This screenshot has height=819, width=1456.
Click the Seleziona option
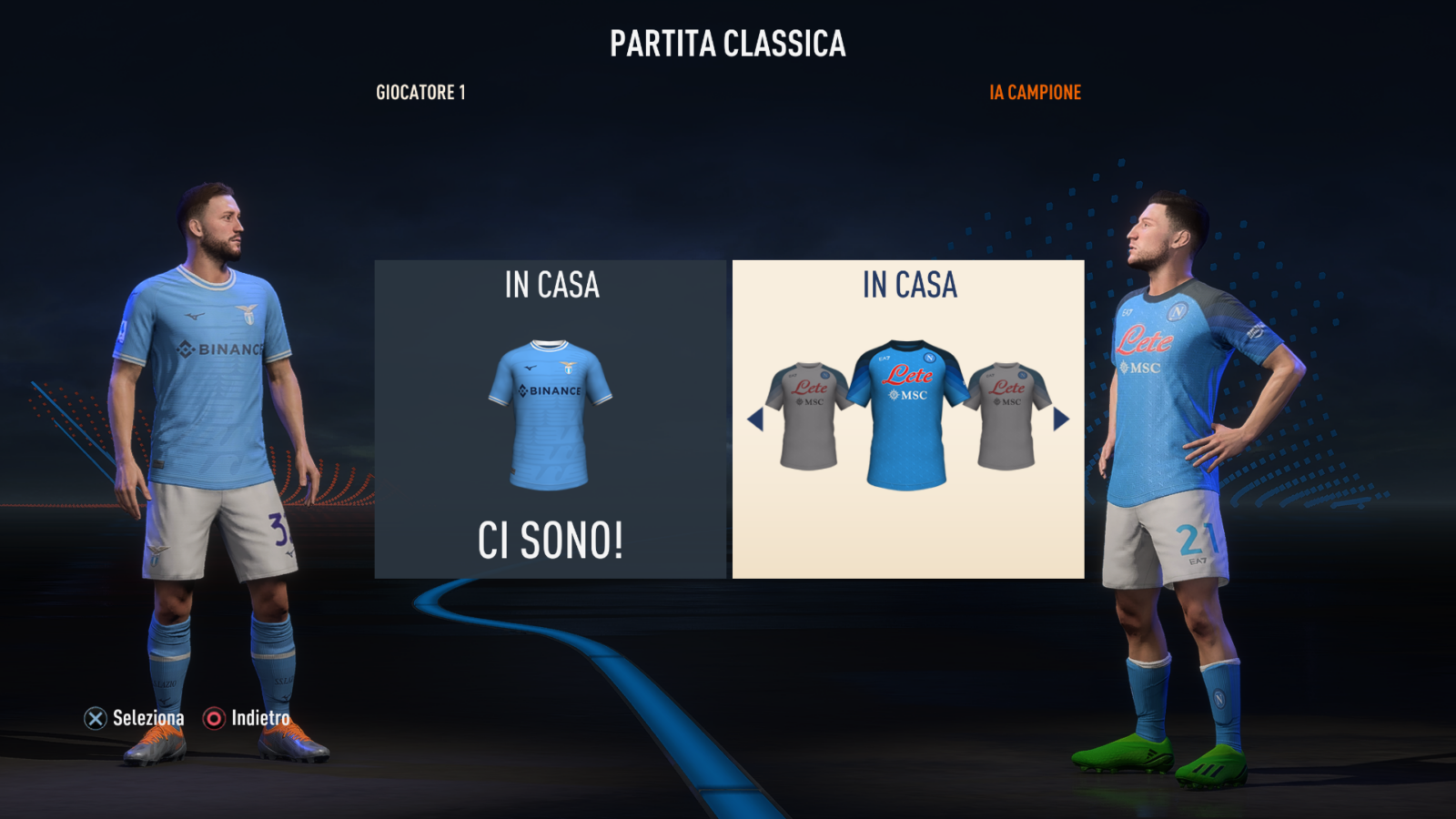click(x=135, y=719)
